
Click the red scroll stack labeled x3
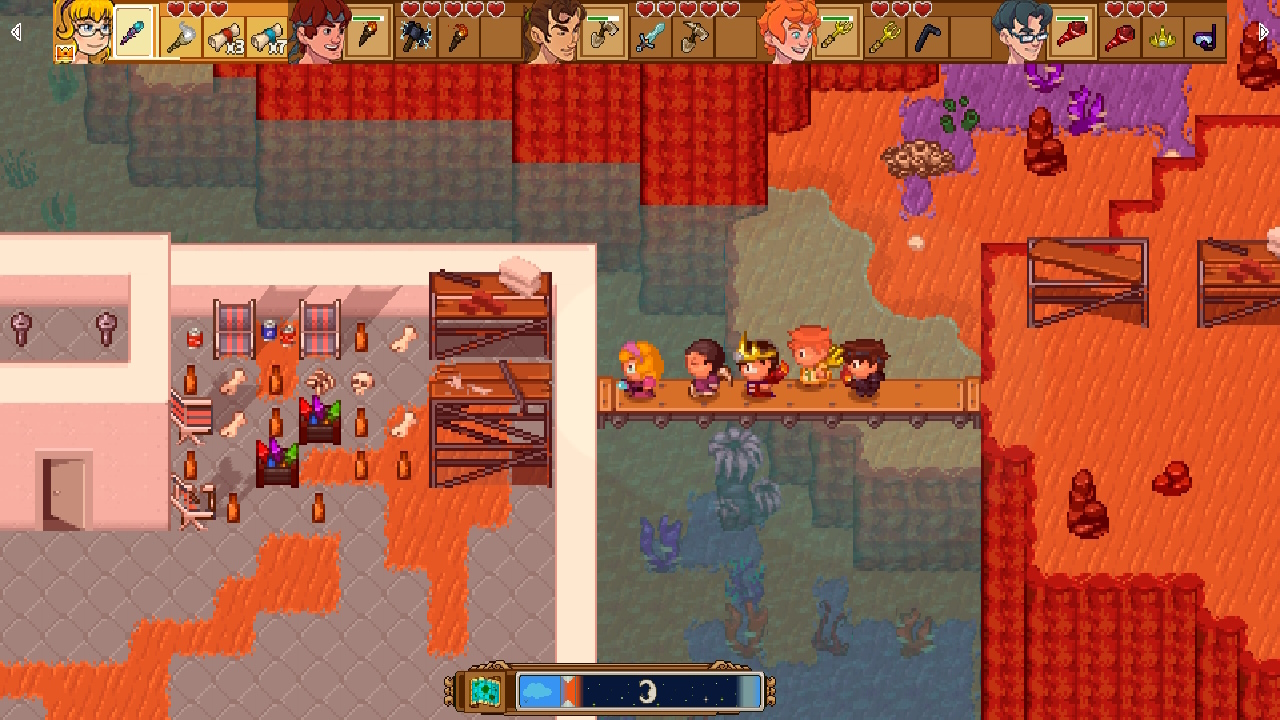point(228,36)
